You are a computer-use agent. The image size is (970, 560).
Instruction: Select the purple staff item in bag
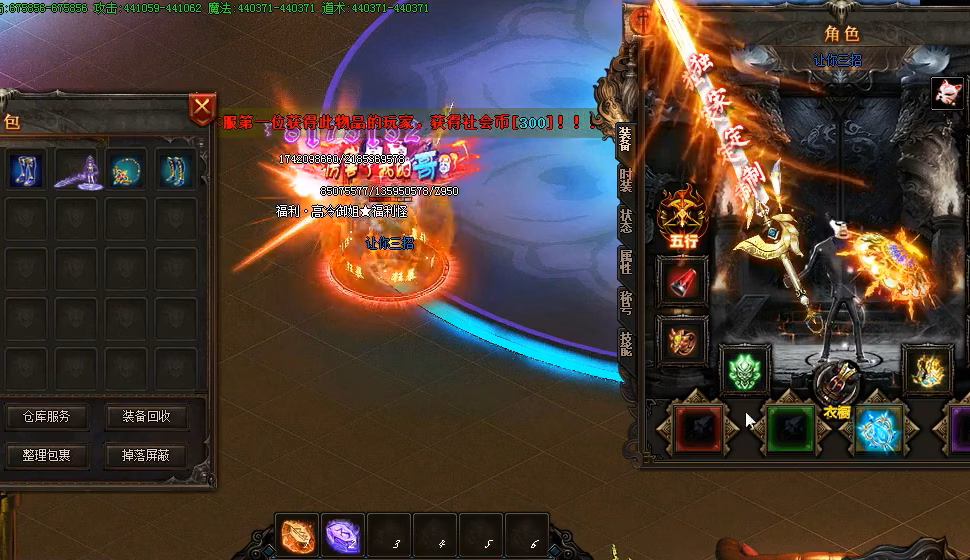[x=77, y=169]
